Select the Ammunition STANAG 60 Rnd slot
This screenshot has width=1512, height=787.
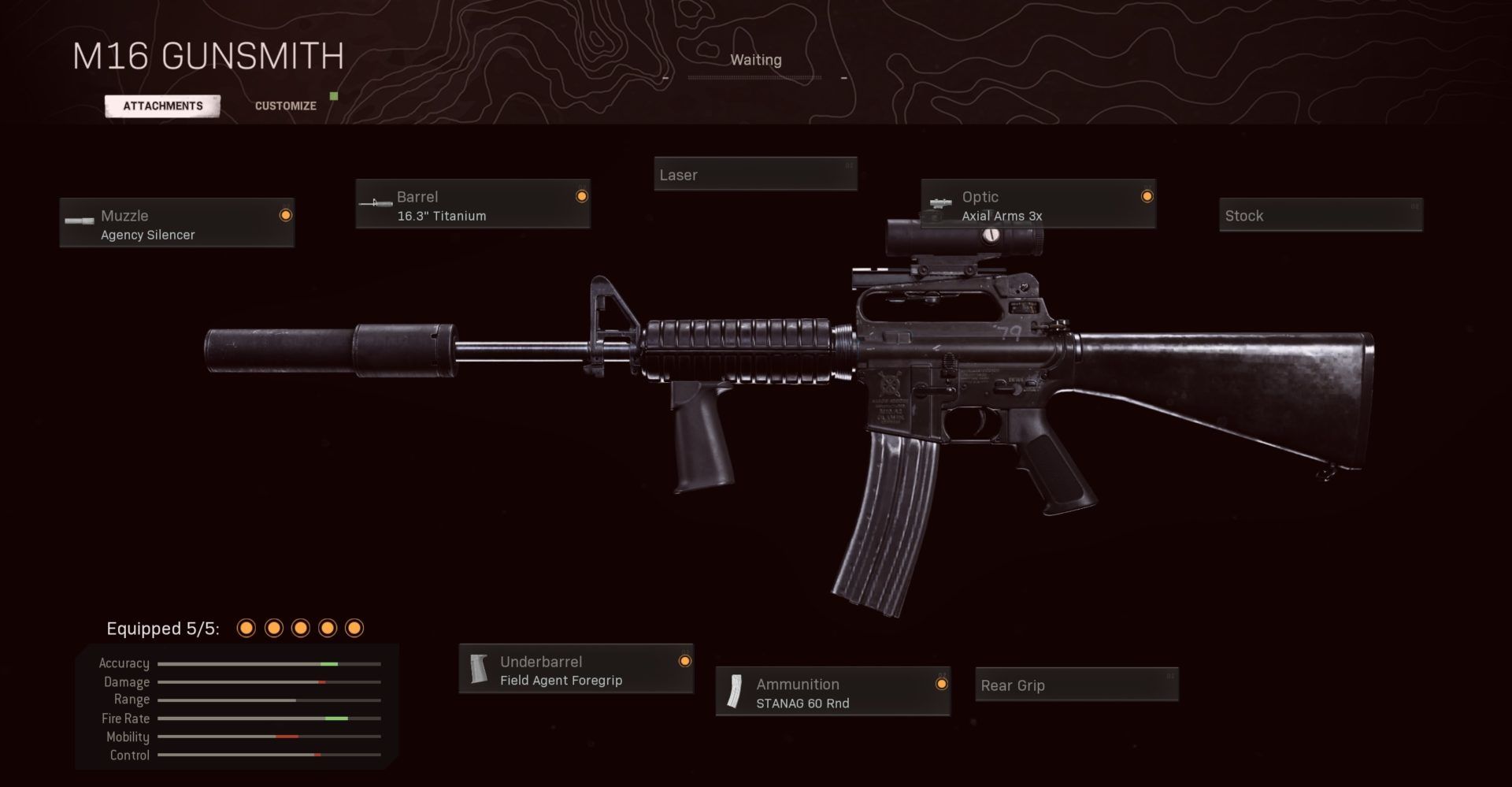tap(832, 692)
